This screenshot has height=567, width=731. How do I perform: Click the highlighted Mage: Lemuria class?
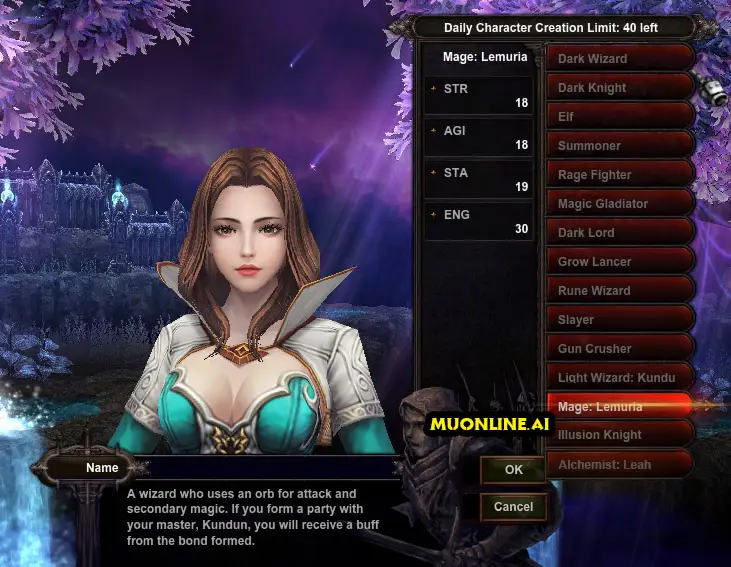tap(618, 406)
